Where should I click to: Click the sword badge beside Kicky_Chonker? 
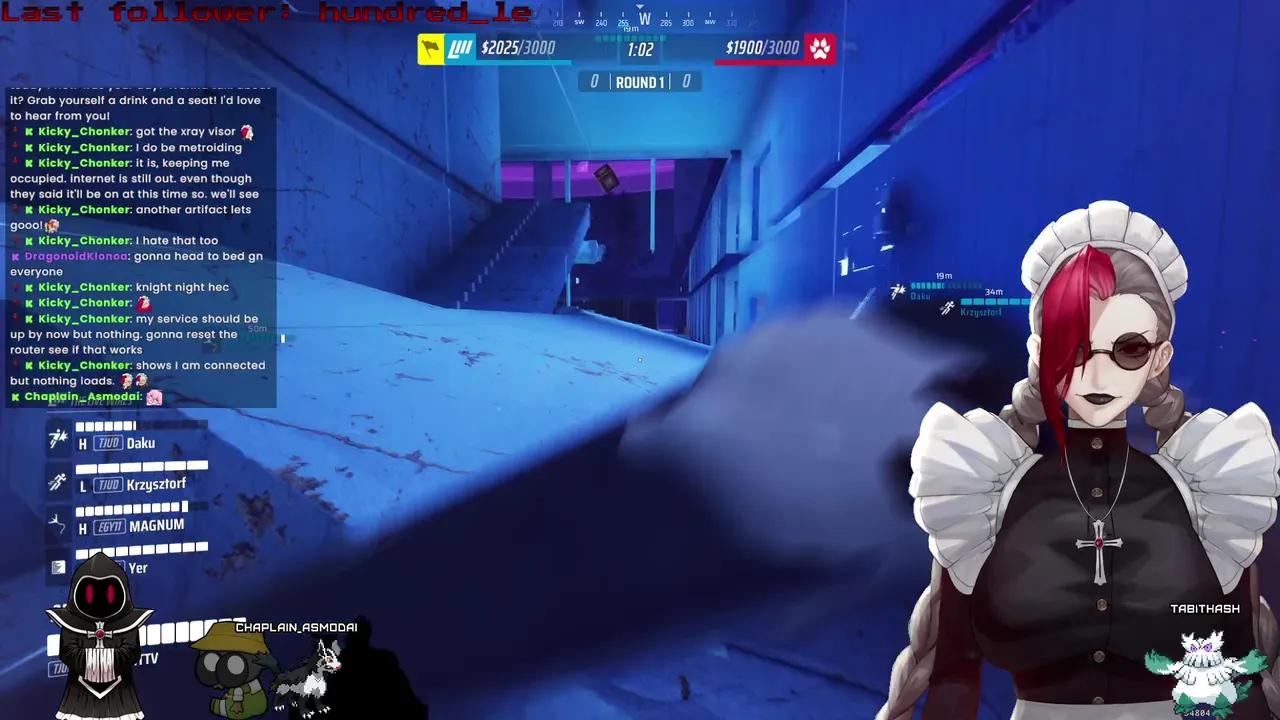(x=27, y=132)
